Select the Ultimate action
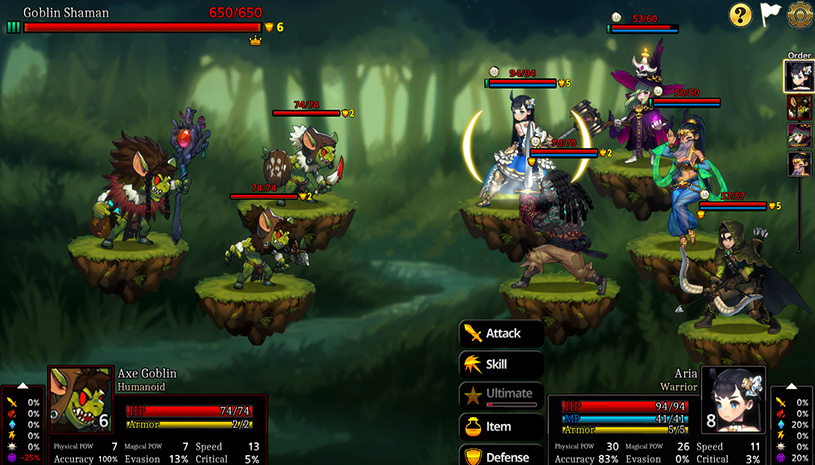The width and height of the screenshot is (815, 465). [x=501, y=394]
